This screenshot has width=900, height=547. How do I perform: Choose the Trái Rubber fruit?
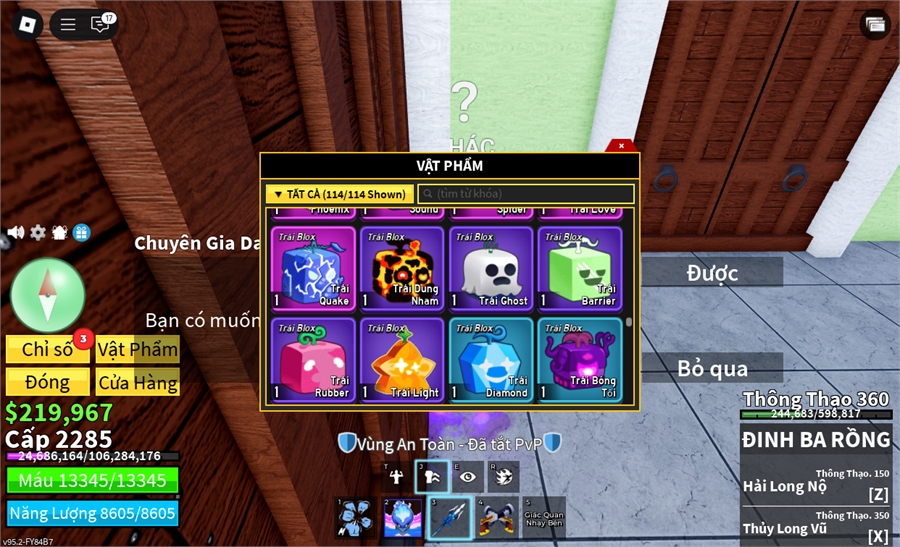tap(313, 359)
